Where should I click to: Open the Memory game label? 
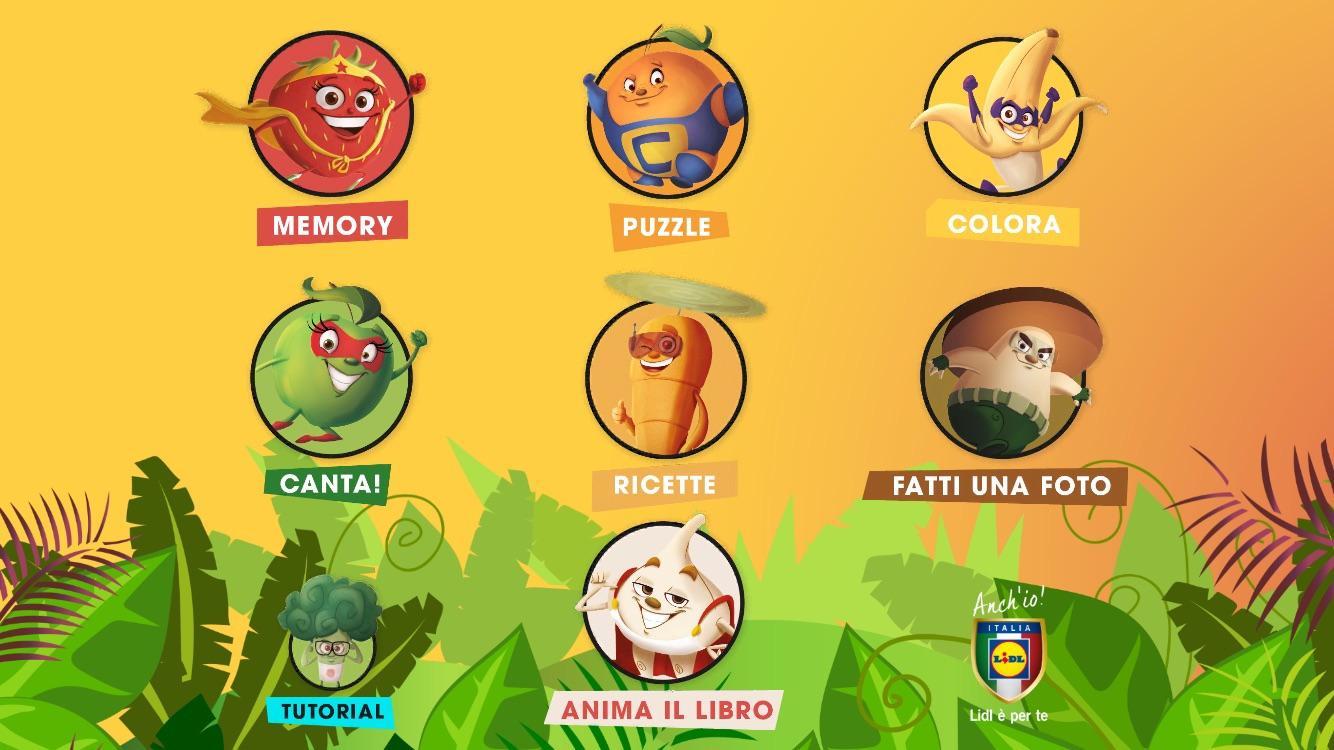332,224
